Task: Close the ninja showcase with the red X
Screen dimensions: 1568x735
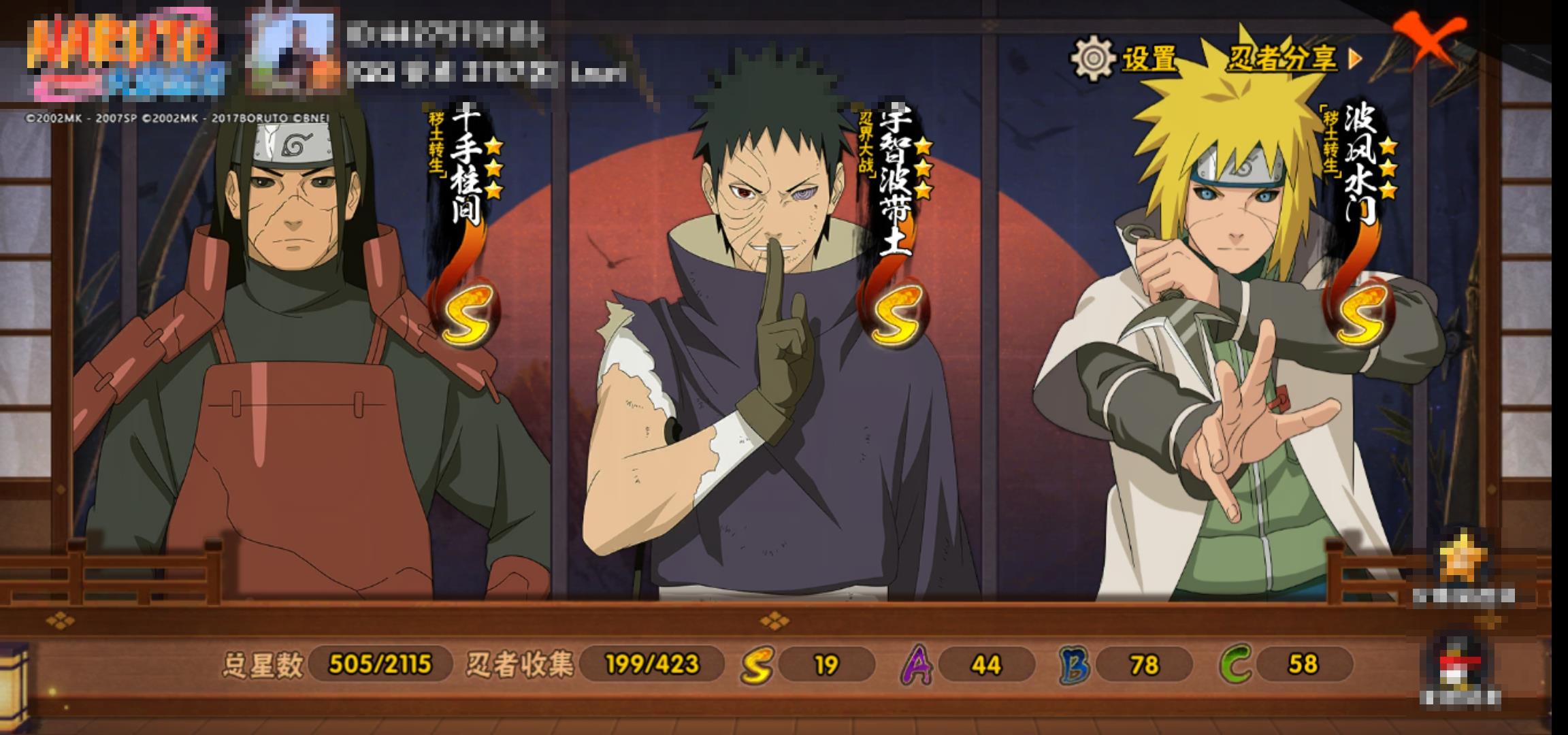Action: point(1428,39)
